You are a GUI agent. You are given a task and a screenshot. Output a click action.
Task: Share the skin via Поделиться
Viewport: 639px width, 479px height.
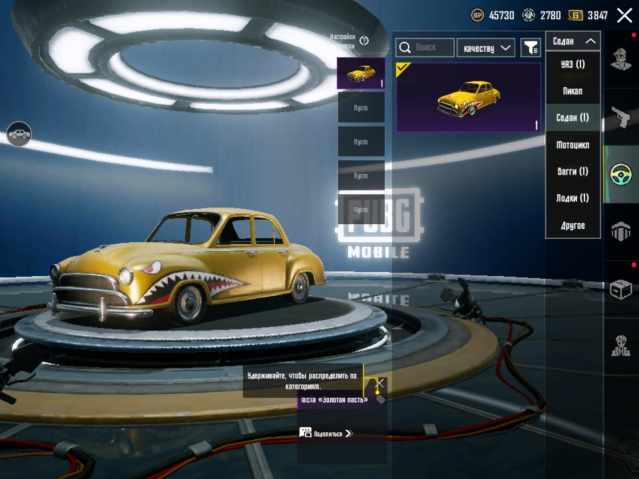(327, 433)
